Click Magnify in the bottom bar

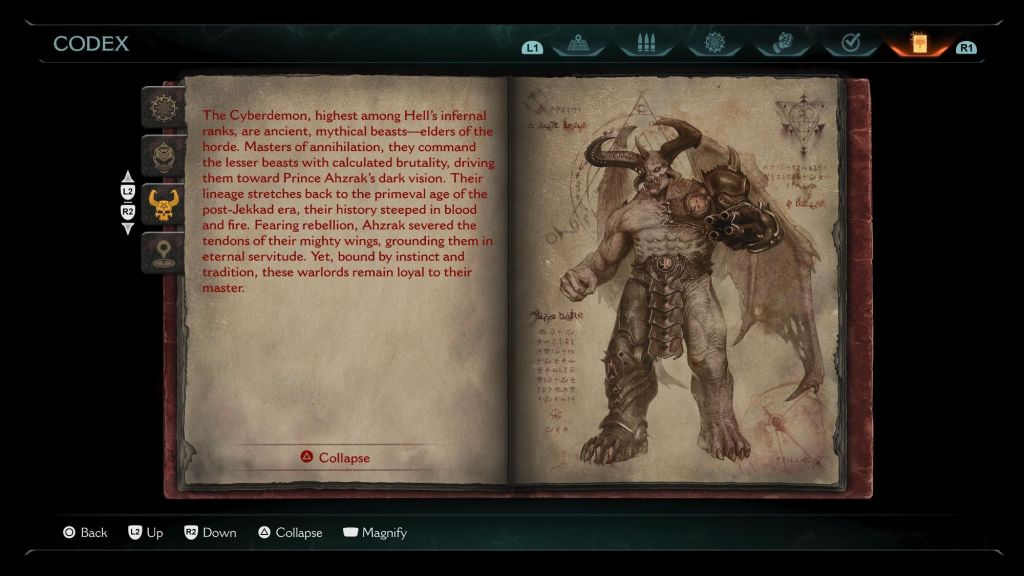click(375, 533)
